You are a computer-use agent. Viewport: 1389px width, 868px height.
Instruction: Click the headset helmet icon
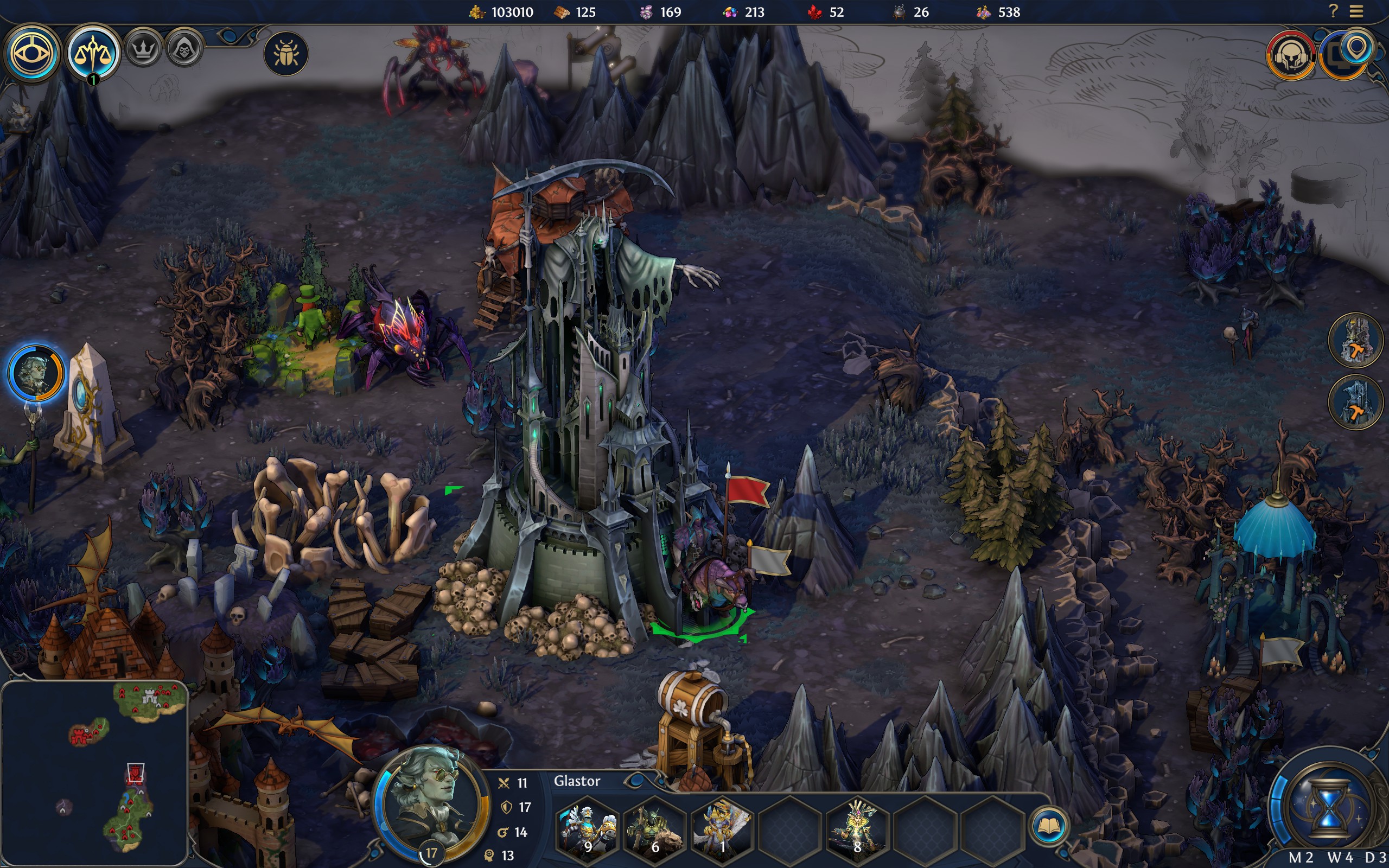pyautogui.click(x=1291, y=56)
